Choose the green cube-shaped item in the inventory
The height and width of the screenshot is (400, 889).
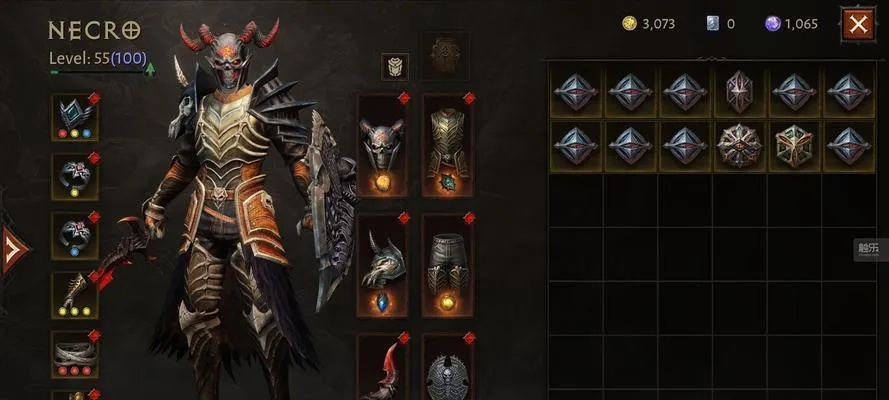794,145
